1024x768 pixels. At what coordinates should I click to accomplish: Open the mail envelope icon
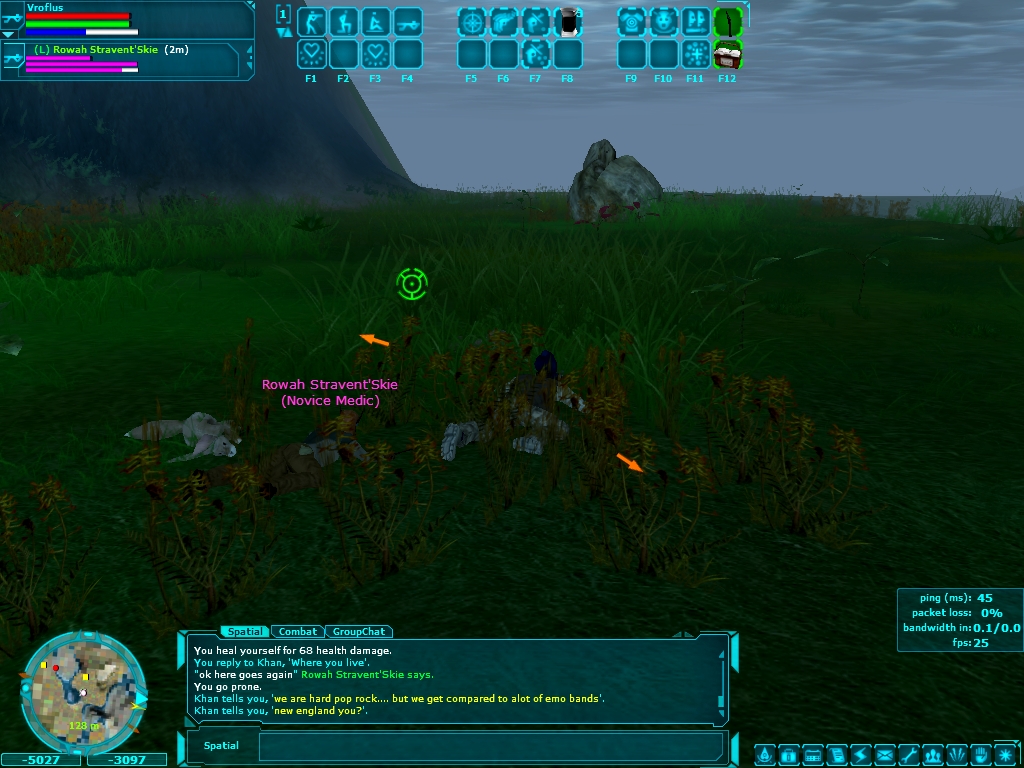[x=884, y=754]
